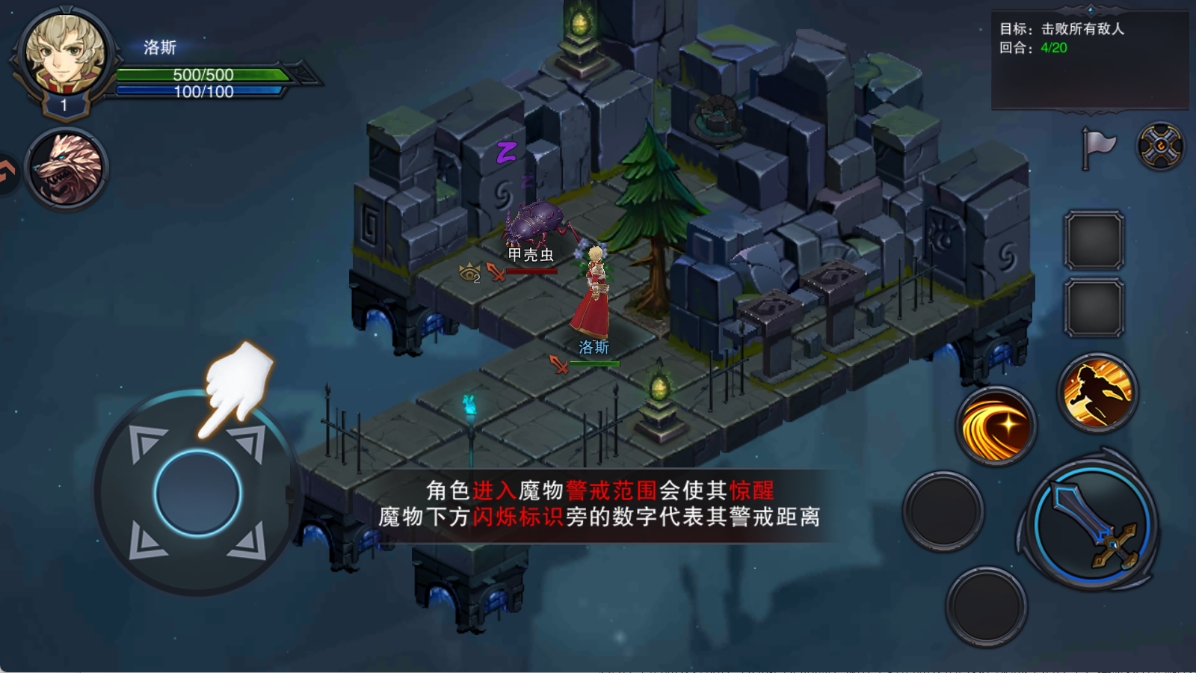
Task: Open the objective tracker panel
Action: pyautogui.click(x=1089, y=58)
